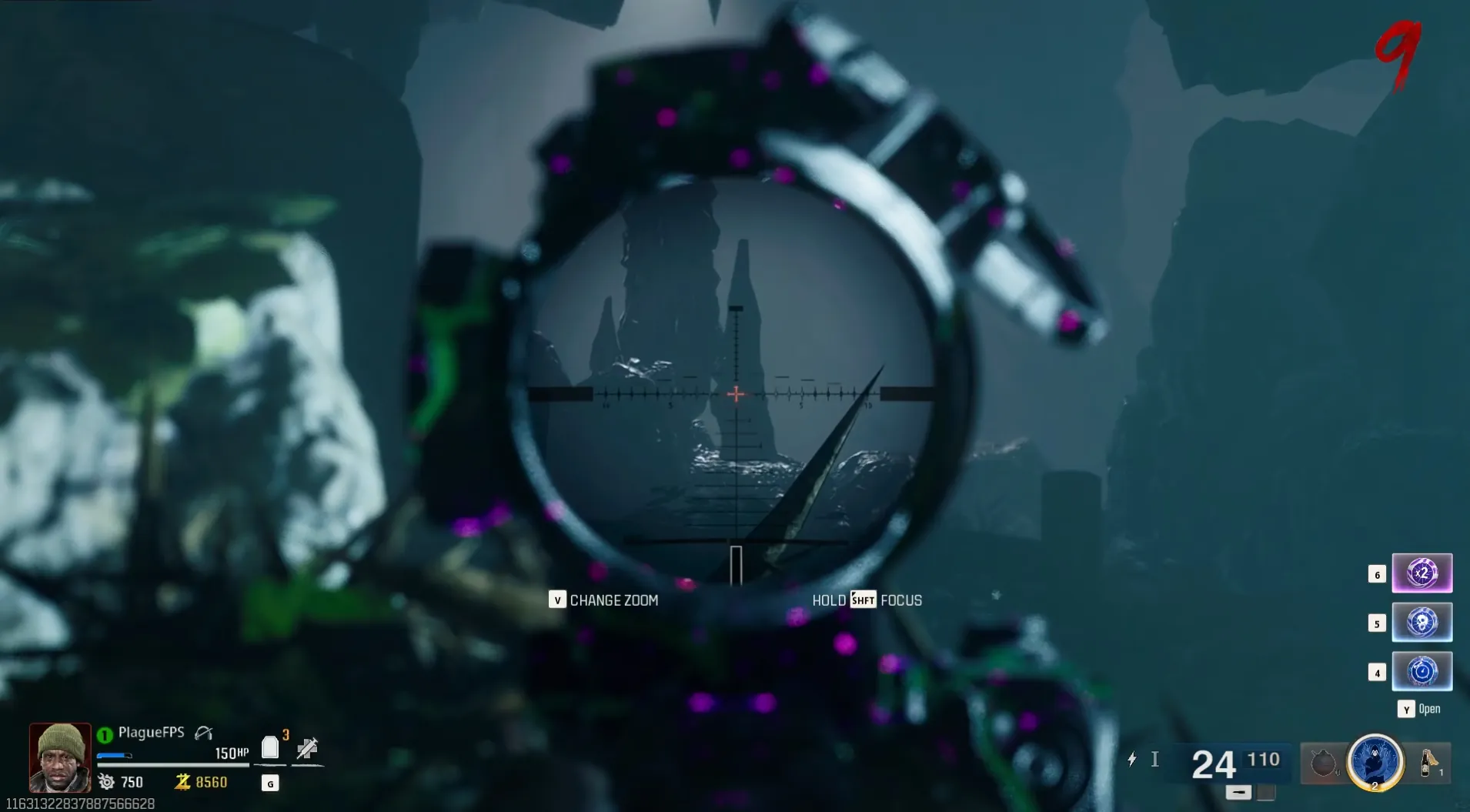Click the PlagueFPS character portrait

[x=60, y=757]
